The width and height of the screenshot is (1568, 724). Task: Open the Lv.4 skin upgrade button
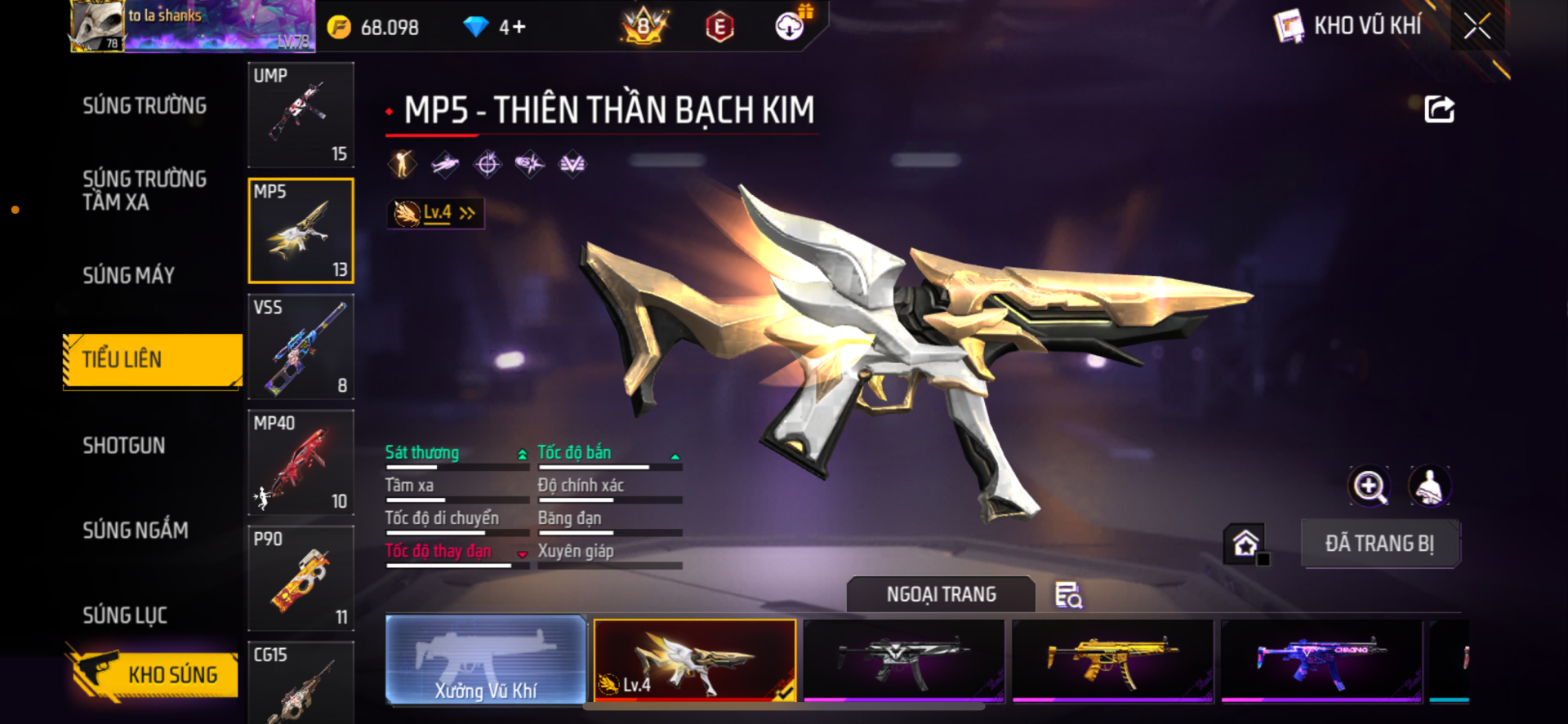436,214
